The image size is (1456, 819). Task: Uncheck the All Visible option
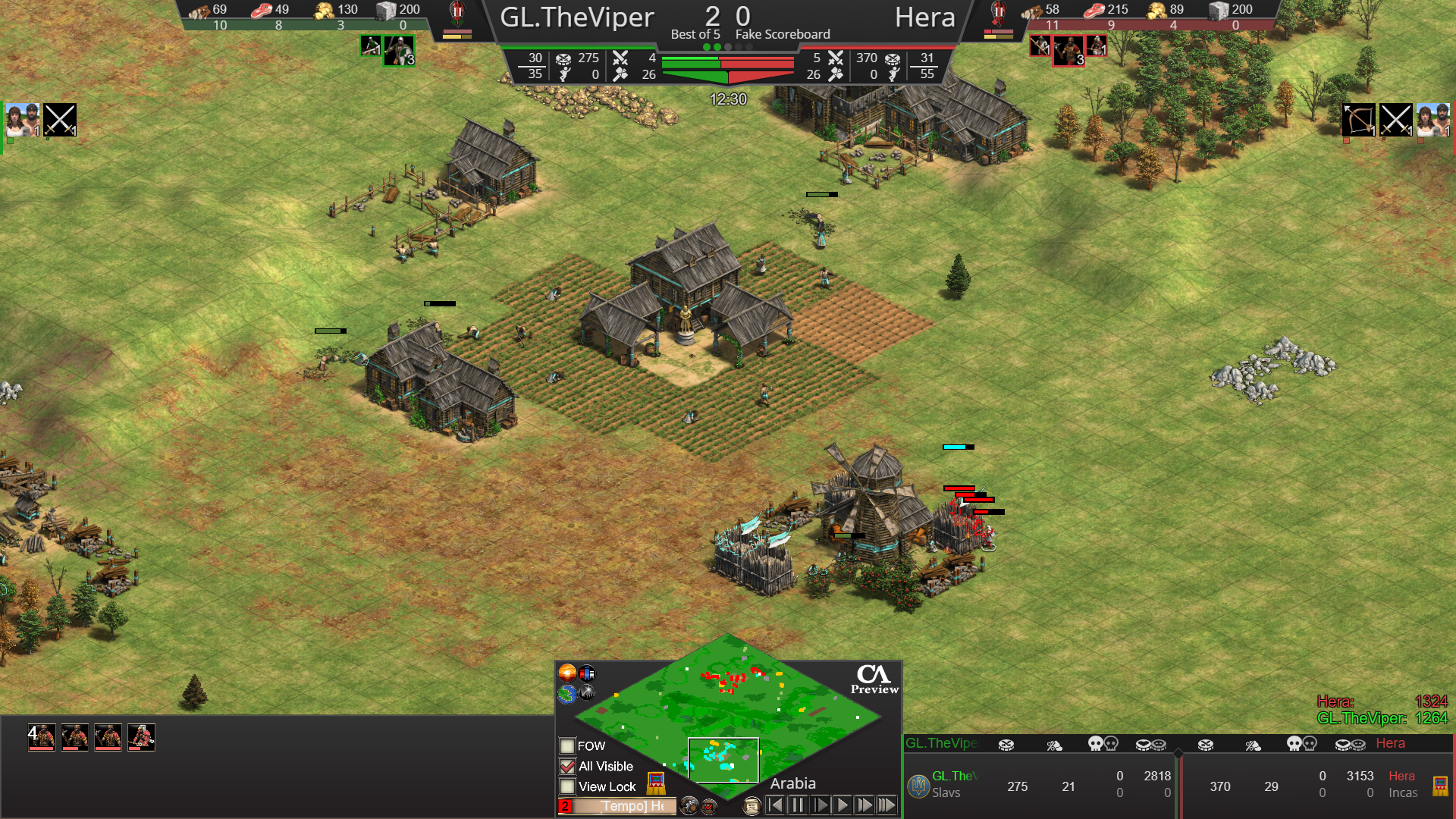click(566, 767)
